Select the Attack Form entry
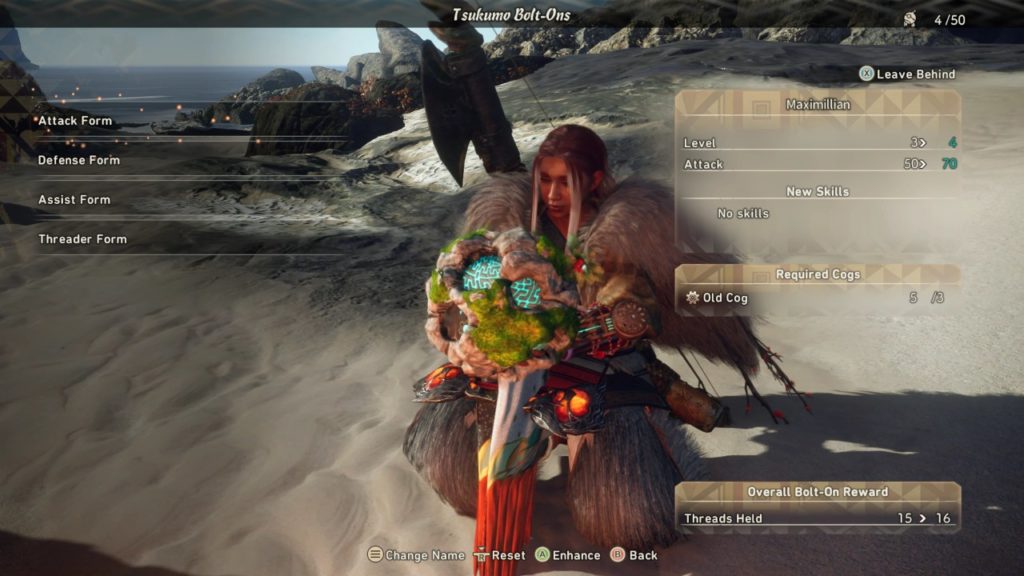This screenshot has height=576, width=1024. [76, 121]
